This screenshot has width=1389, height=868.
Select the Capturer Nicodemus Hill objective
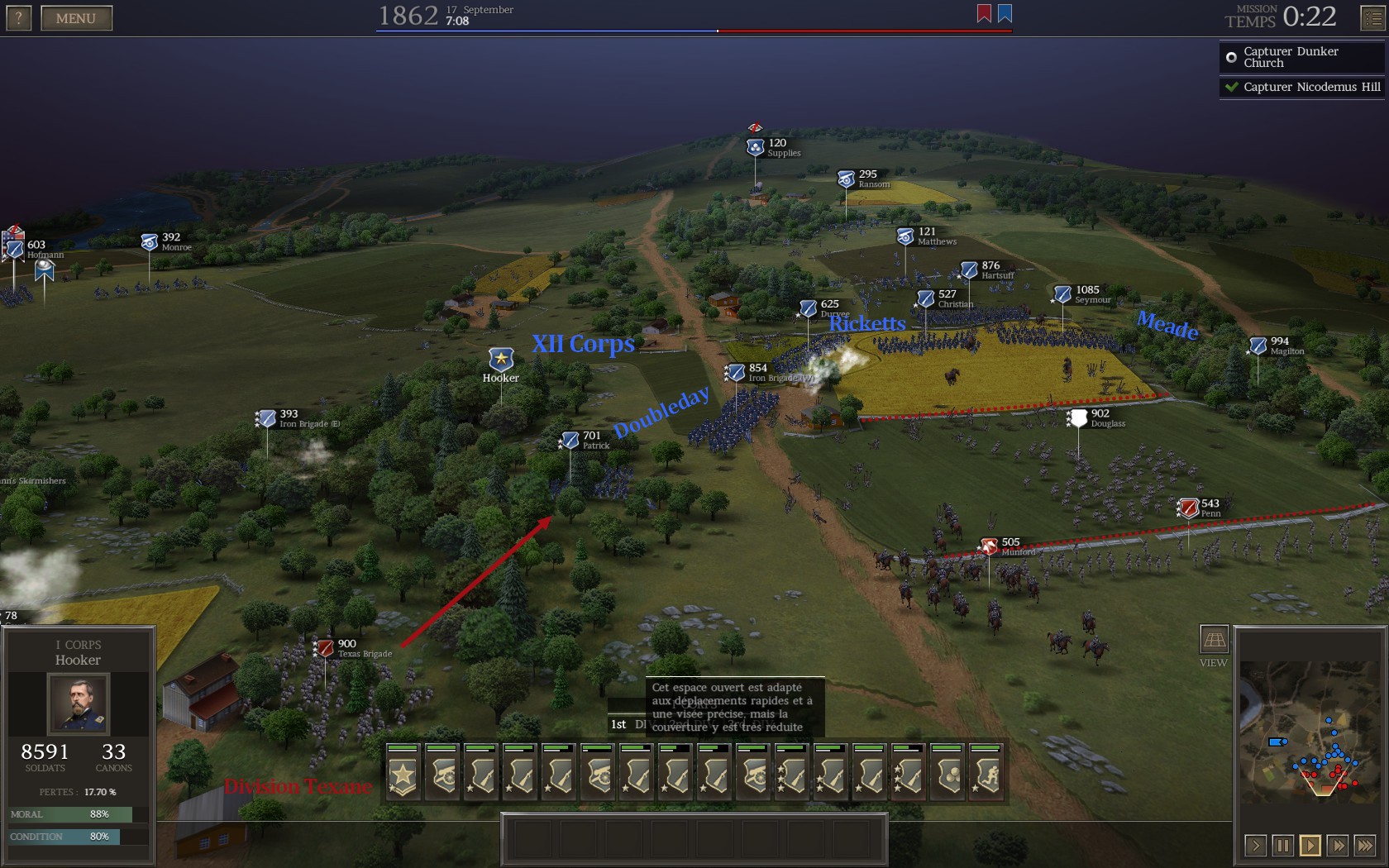click(1301, 87)
